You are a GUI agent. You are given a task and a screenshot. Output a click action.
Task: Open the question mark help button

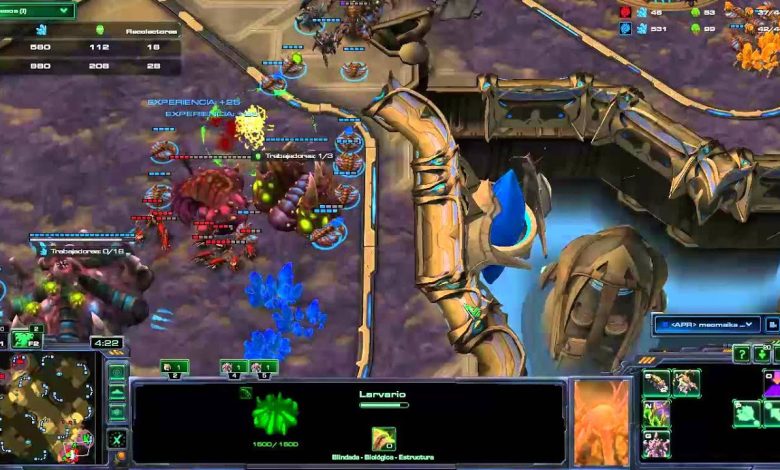(741, 354)
